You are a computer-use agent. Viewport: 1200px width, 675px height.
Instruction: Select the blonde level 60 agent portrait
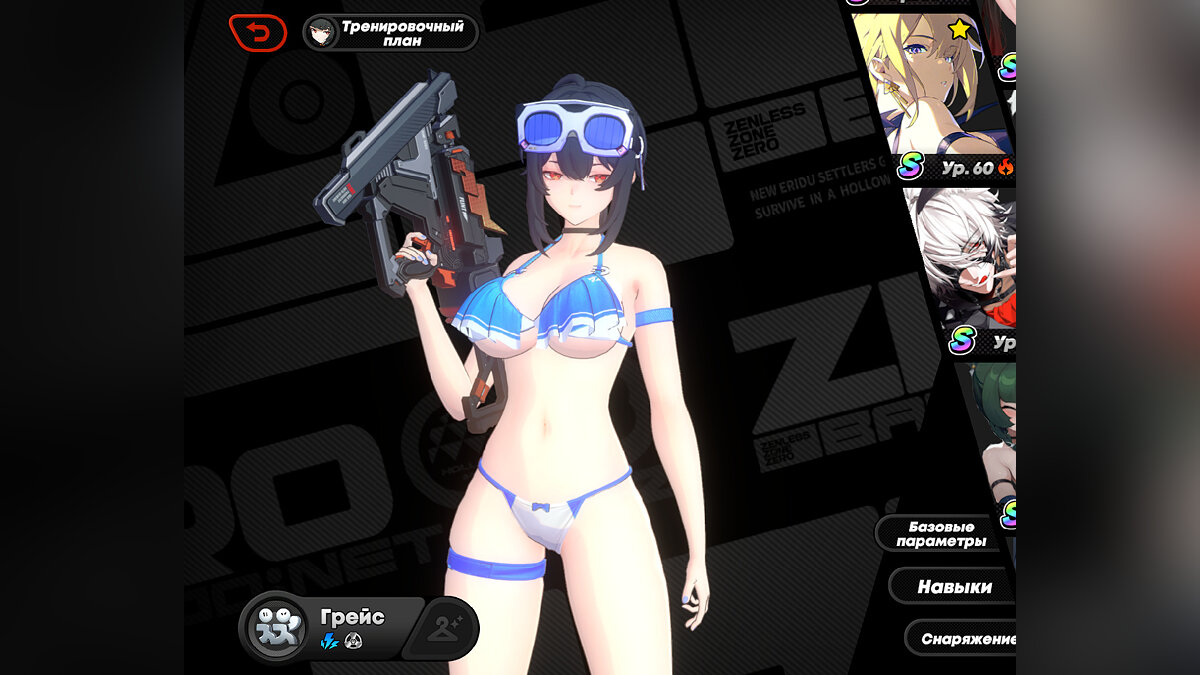click(925, 90)
